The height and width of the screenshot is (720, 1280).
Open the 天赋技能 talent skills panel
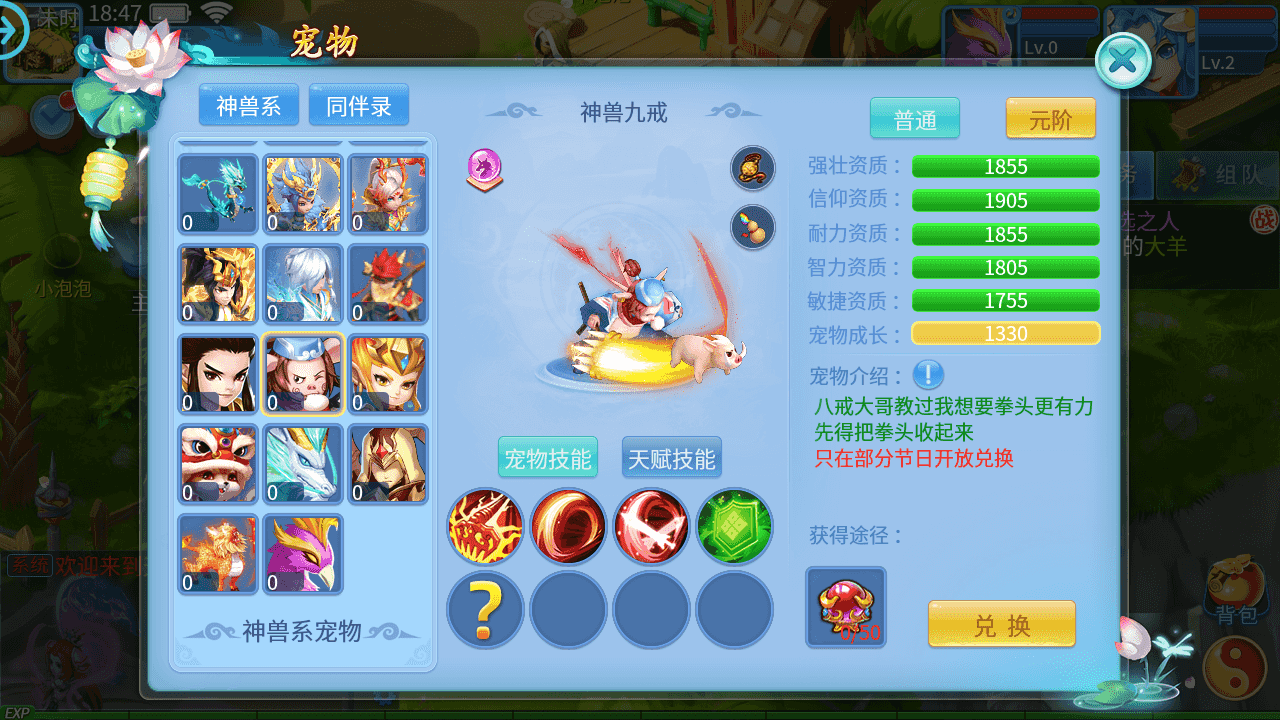coord(671,456)
